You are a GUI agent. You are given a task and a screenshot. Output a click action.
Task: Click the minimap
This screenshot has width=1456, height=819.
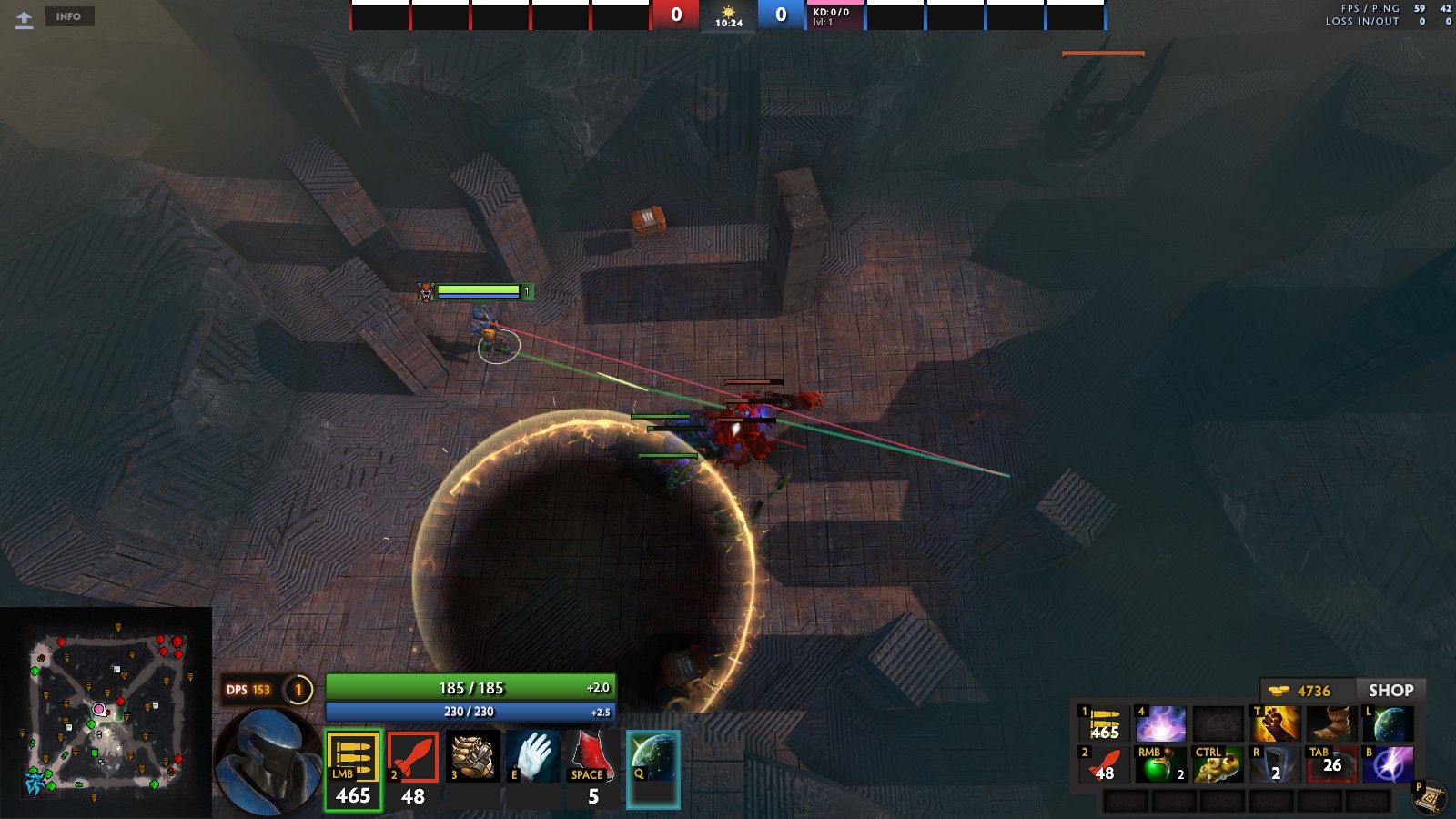106,713
